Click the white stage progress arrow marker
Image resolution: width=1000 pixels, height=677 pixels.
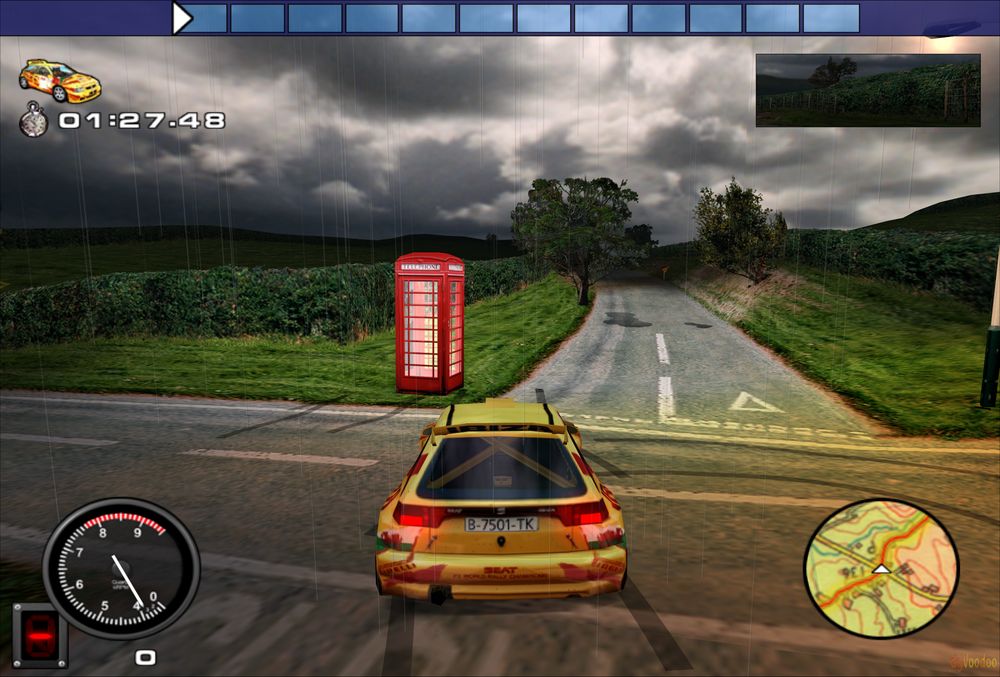pos(181,18)
